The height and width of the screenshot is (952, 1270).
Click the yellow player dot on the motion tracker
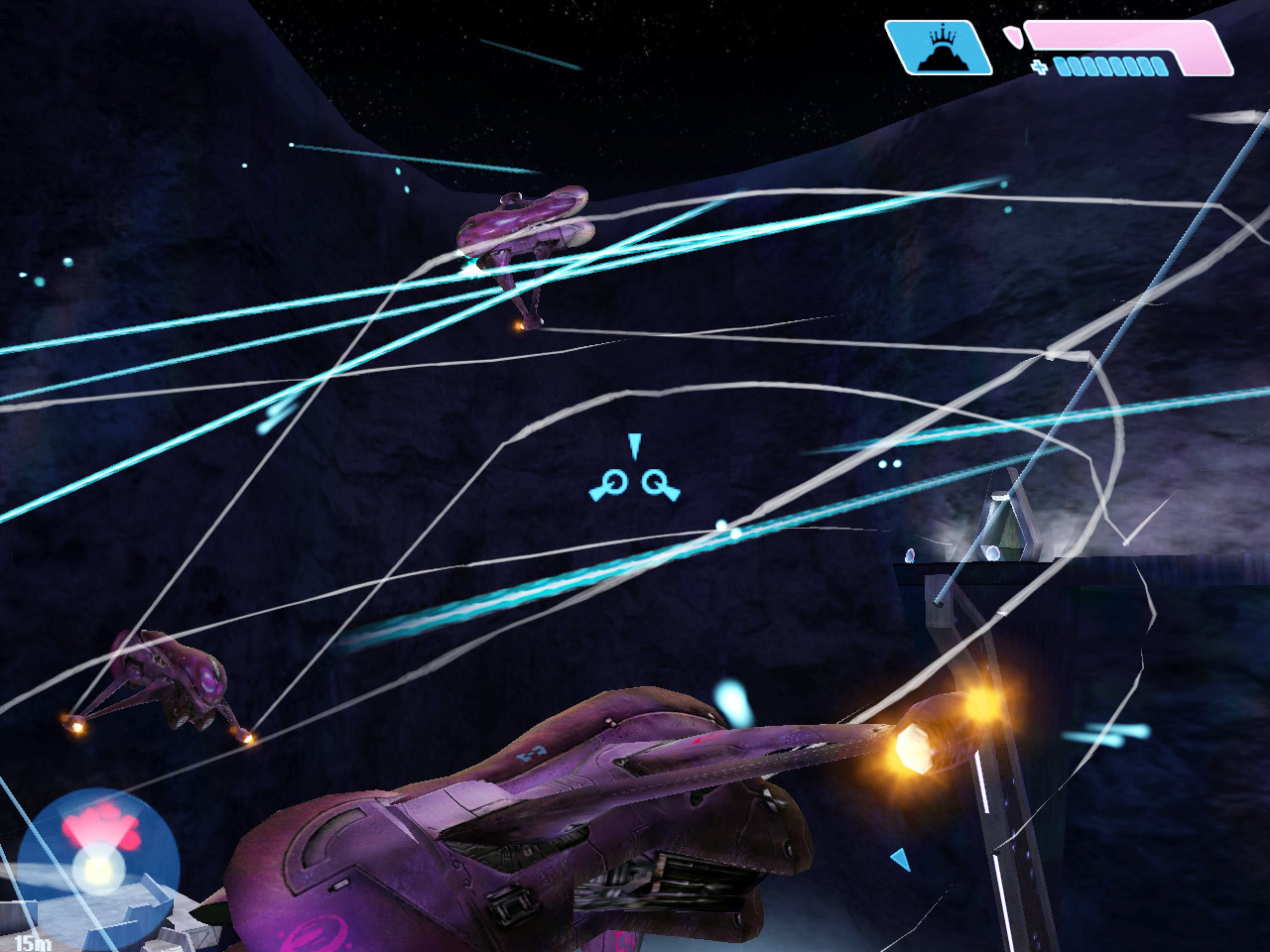99,868
